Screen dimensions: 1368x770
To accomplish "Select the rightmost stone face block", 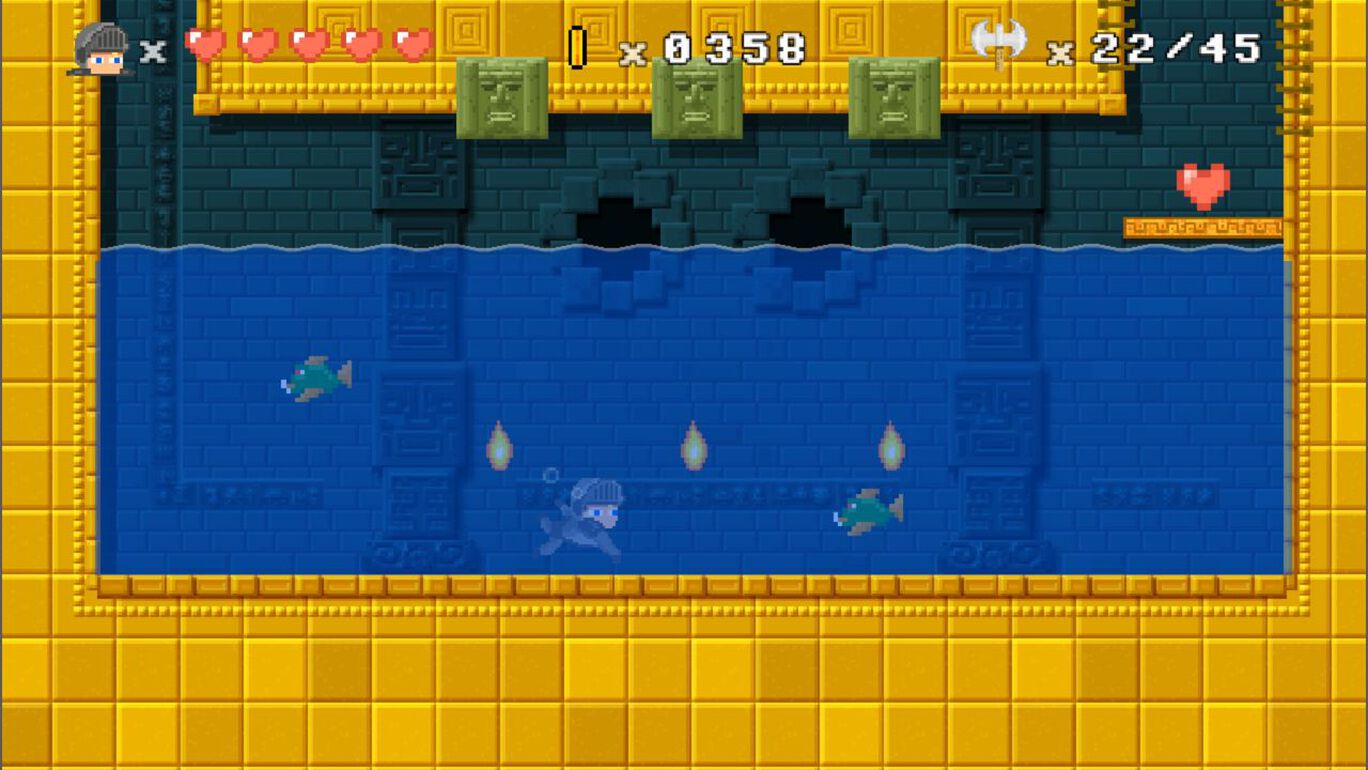I will click(894, 96).
